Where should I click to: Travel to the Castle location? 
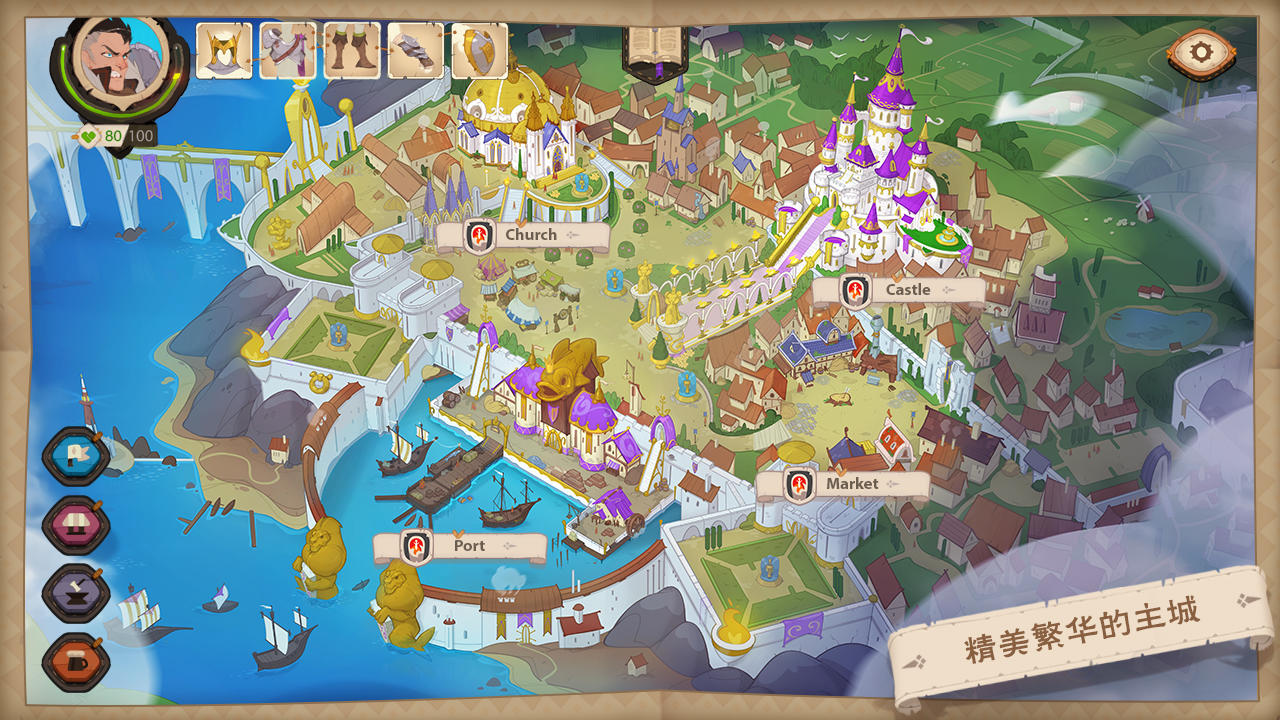tap(898, 291)
